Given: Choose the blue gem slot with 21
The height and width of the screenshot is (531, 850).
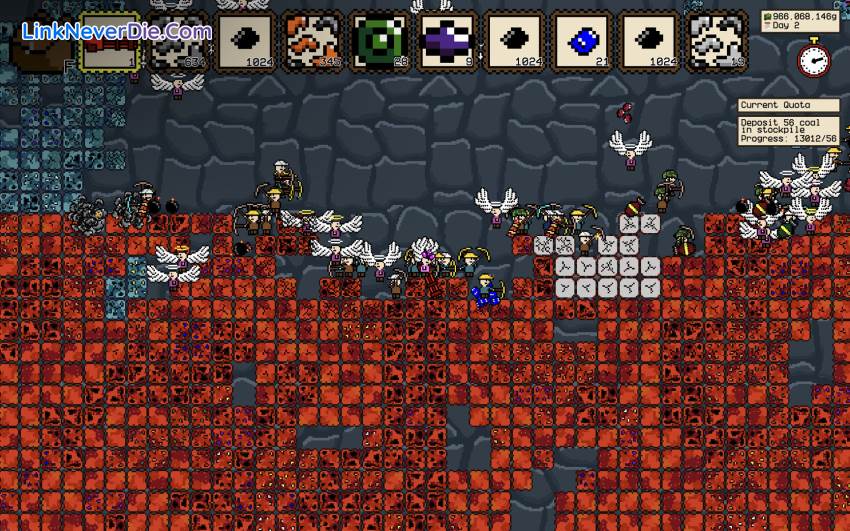Looking at the screenshot, I should [583, 43].
